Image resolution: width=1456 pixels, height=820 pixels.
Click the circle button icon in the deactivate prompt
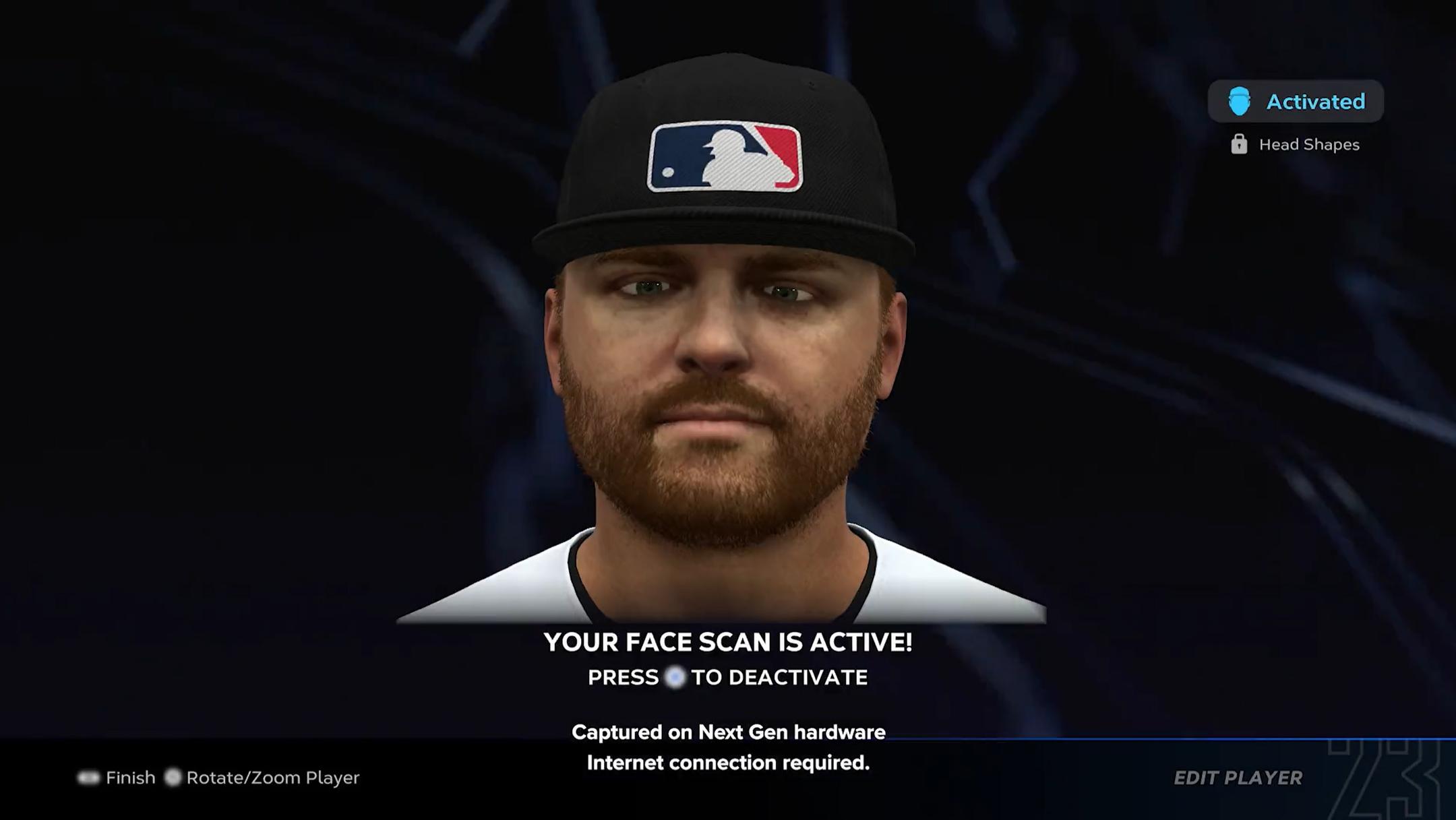675,678
